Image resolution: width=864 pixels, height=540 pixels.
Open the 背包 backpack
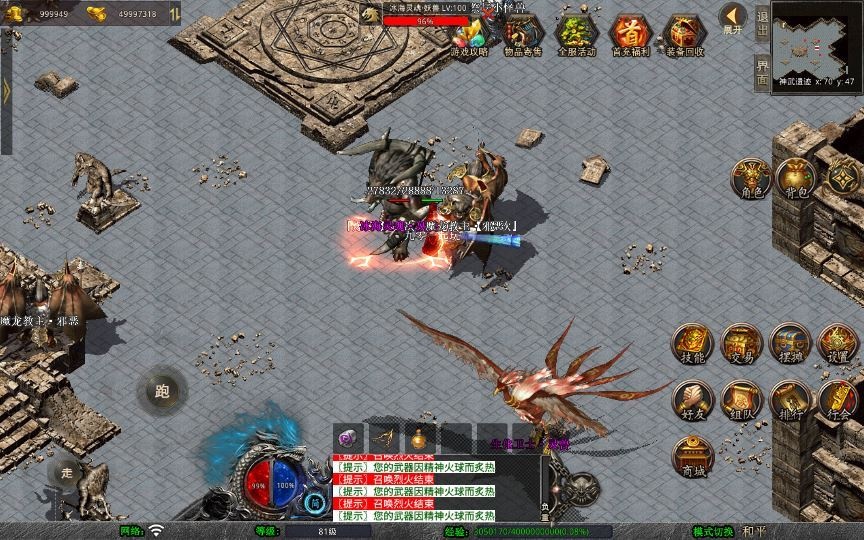(x=797, y=178)
